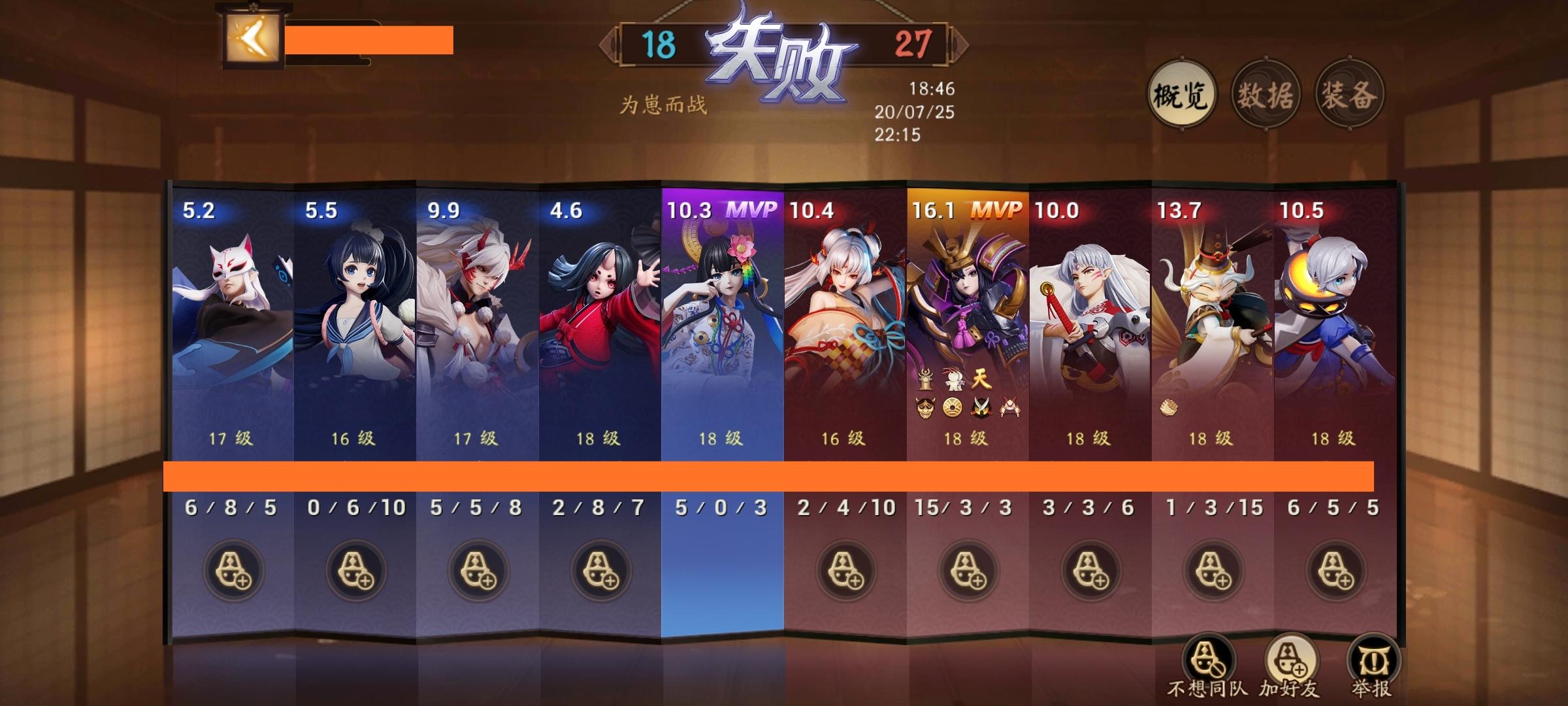Tap the add-friend icon under the Sesshomaru player
This screenshot has width=1568, height=706.
pyautogui.click(x=1092, y=571)
